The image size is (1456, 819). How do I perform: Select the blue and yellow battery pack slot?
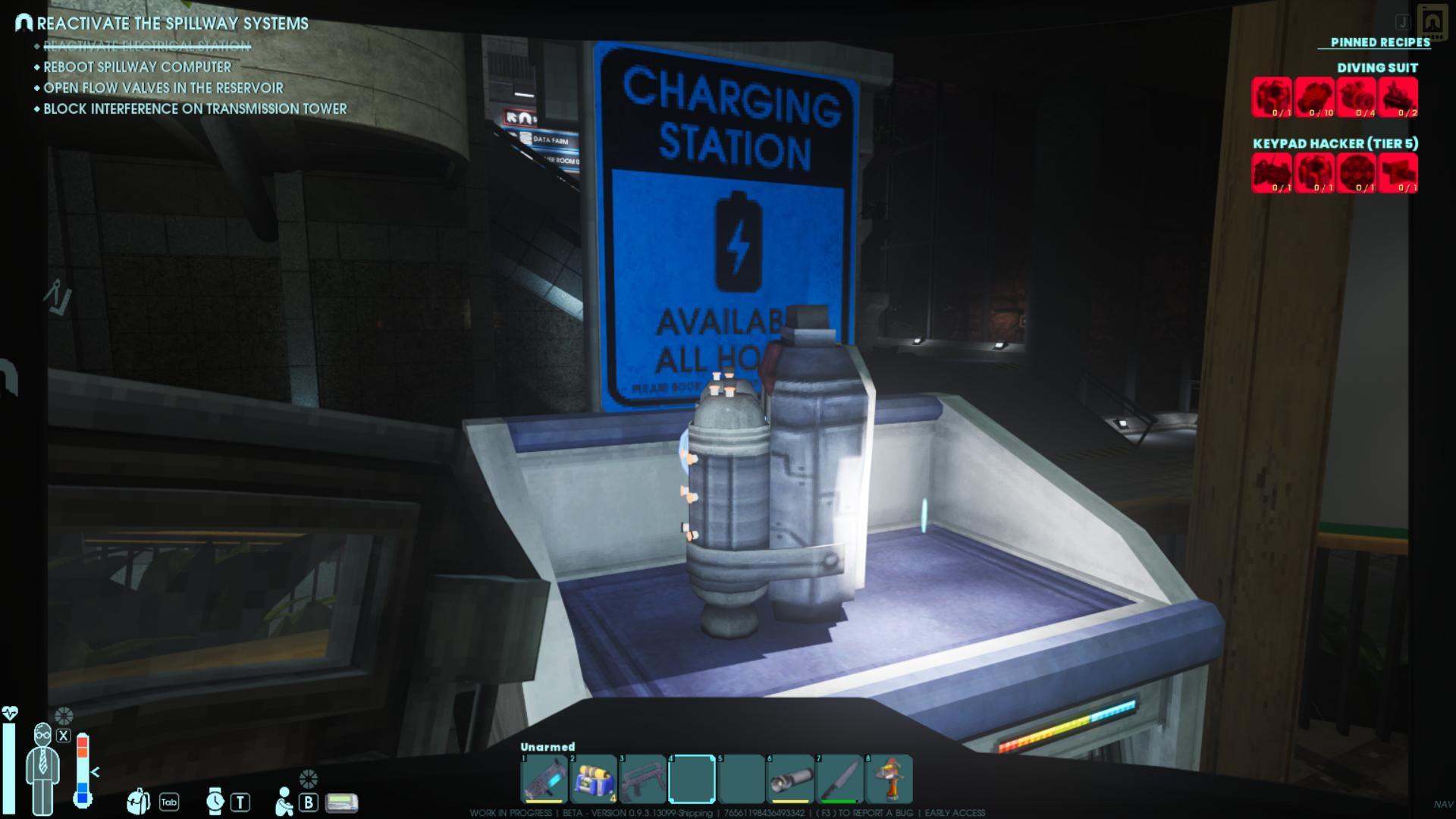pyautogui.click(x=593, y=779)
